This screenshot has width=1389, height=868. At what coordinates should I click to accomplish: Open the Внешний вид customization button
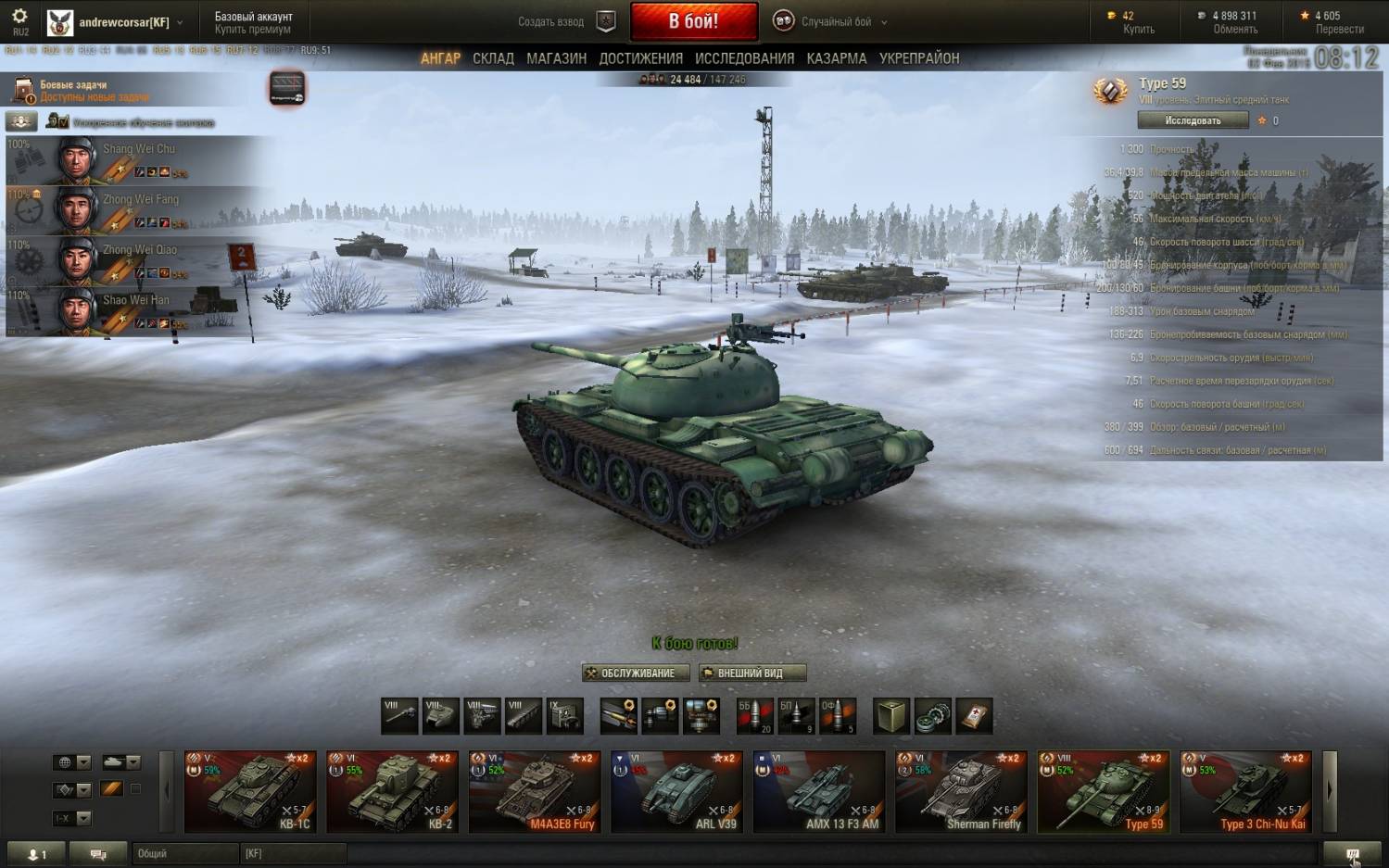coord(751,673)
